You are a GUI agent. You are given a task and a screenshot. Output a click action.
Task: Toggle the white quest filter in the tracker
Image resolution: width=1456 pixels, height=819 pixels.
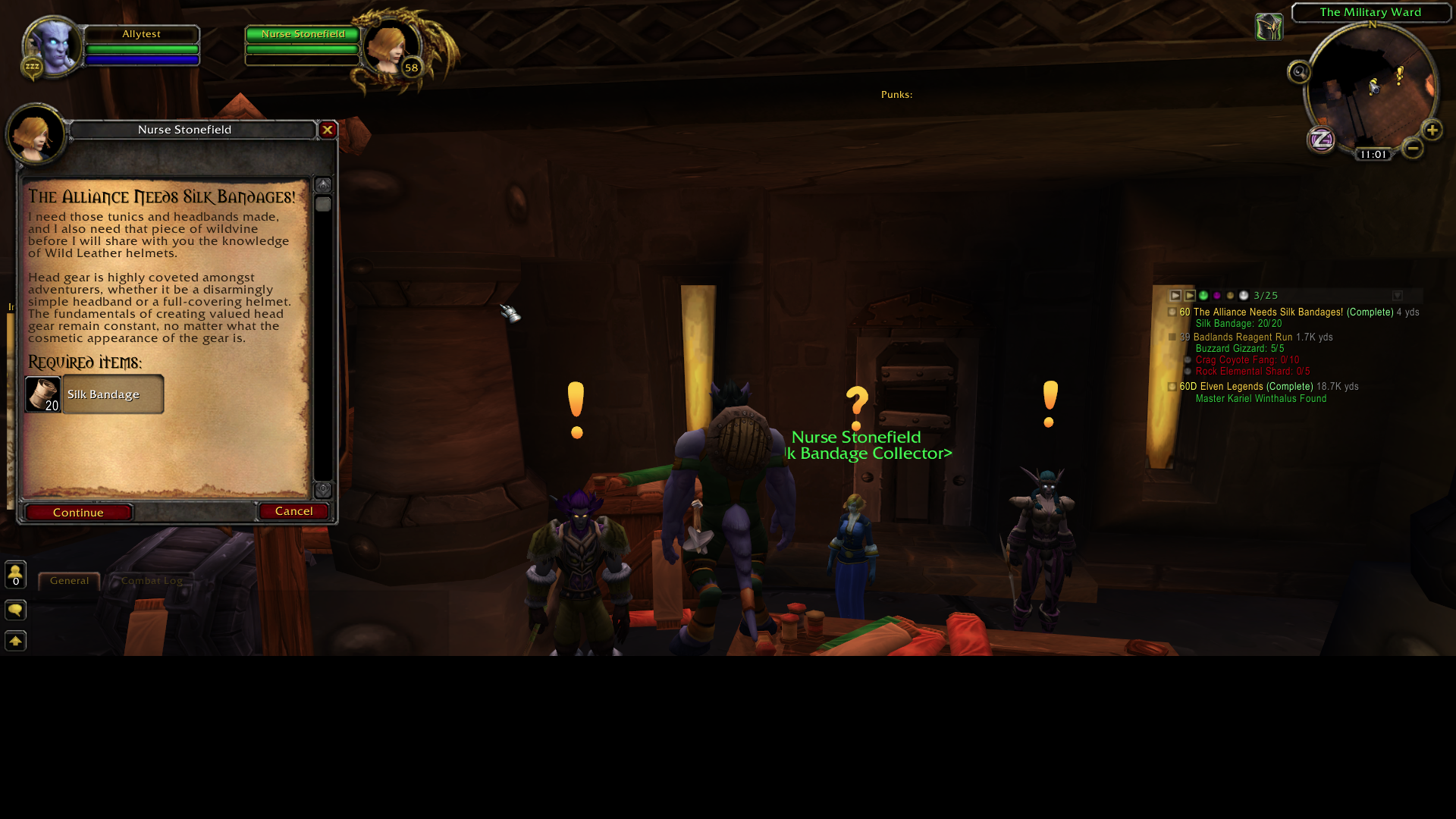coord(1243,296)
